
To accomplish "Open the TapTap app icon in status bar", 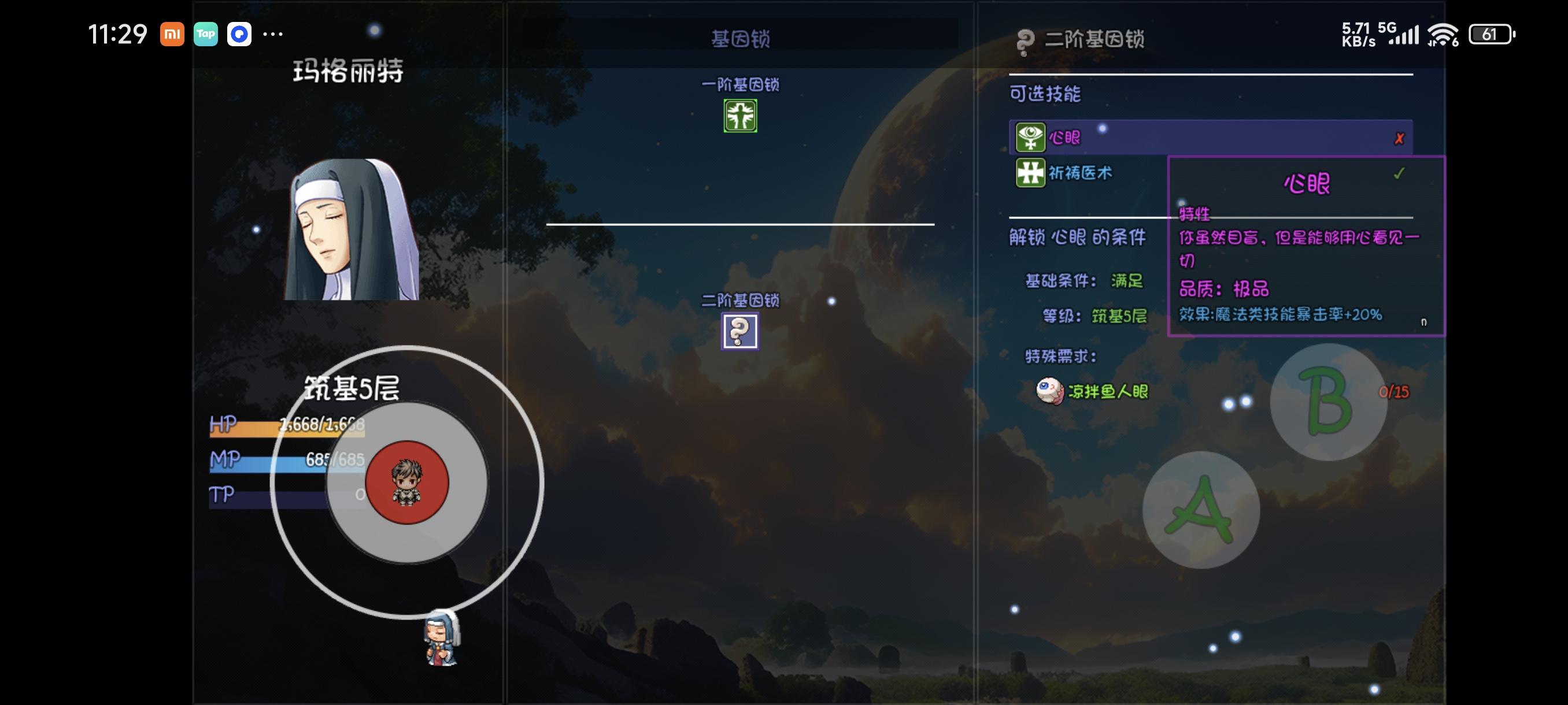I will pos(205,35).
